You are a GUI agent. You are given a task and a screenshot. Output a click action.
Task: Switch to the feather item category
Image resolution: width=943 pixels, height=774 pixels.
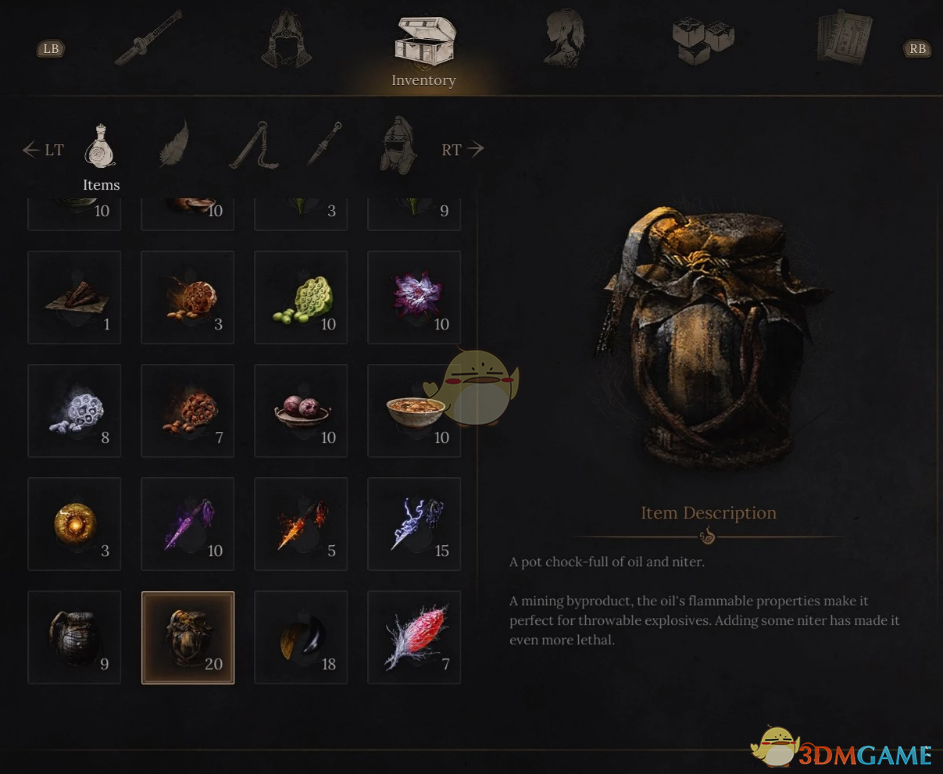175,146
